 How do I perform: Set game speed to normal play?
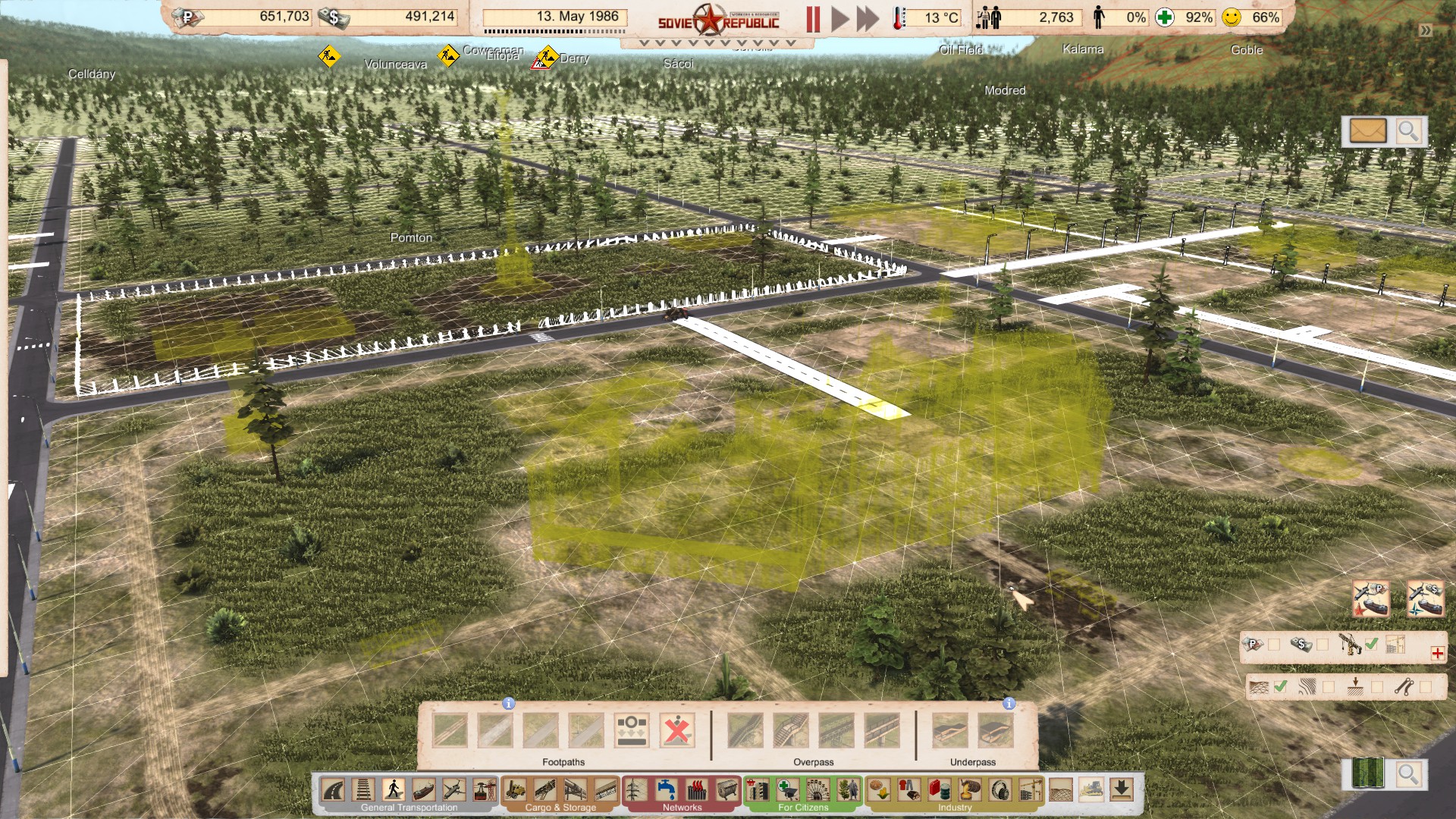click(839, 19)
